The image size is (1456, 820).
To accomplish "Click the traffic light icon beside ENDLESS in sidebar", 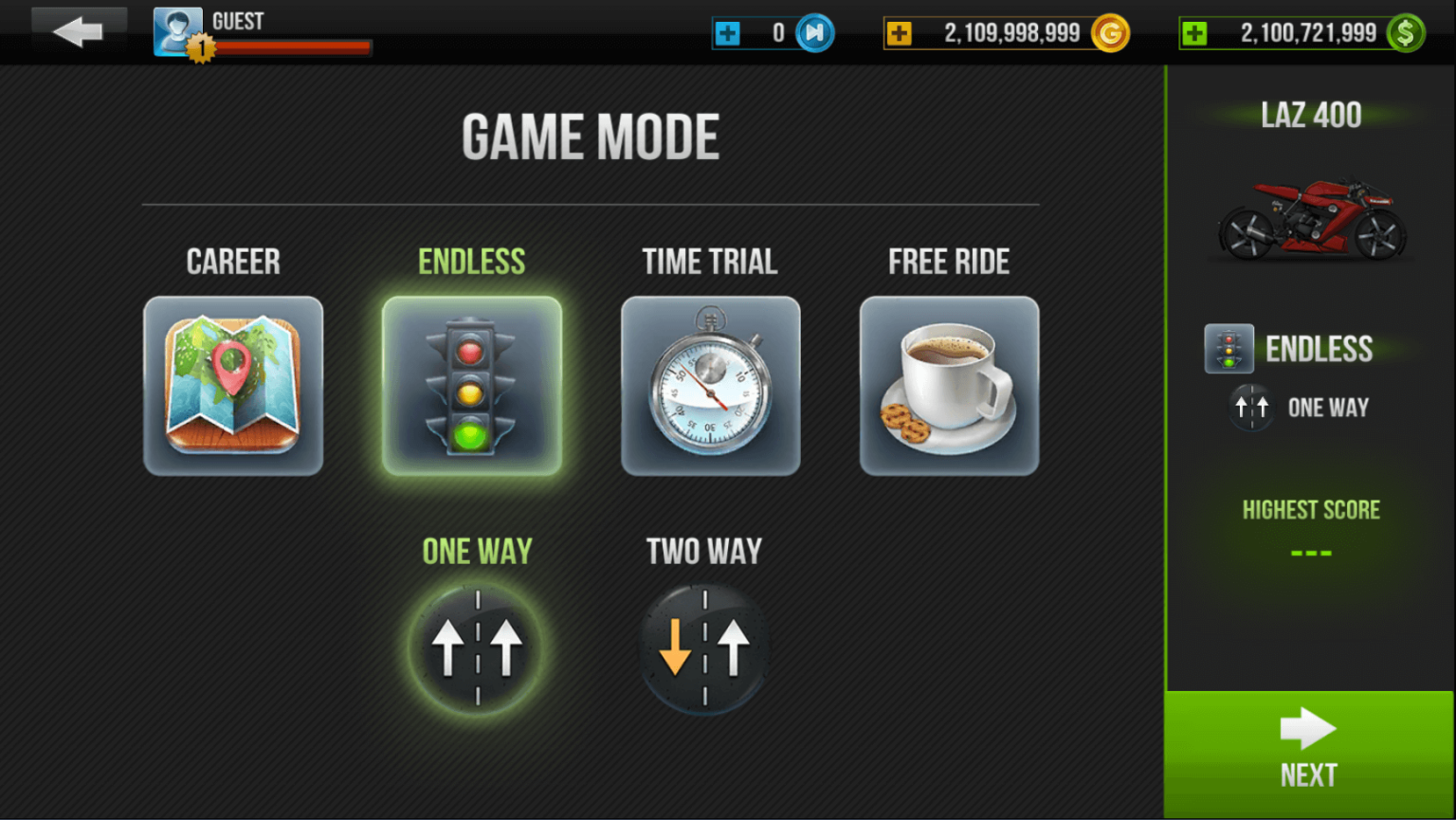I will coord(1228,349).
